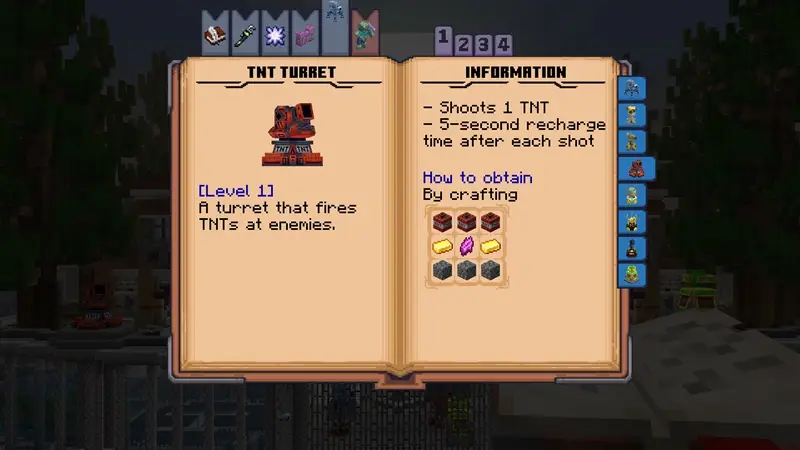Go to page 3 tab
Image resolution: width=800 pixels, height=450 pixels.
[x=484, y=45]
